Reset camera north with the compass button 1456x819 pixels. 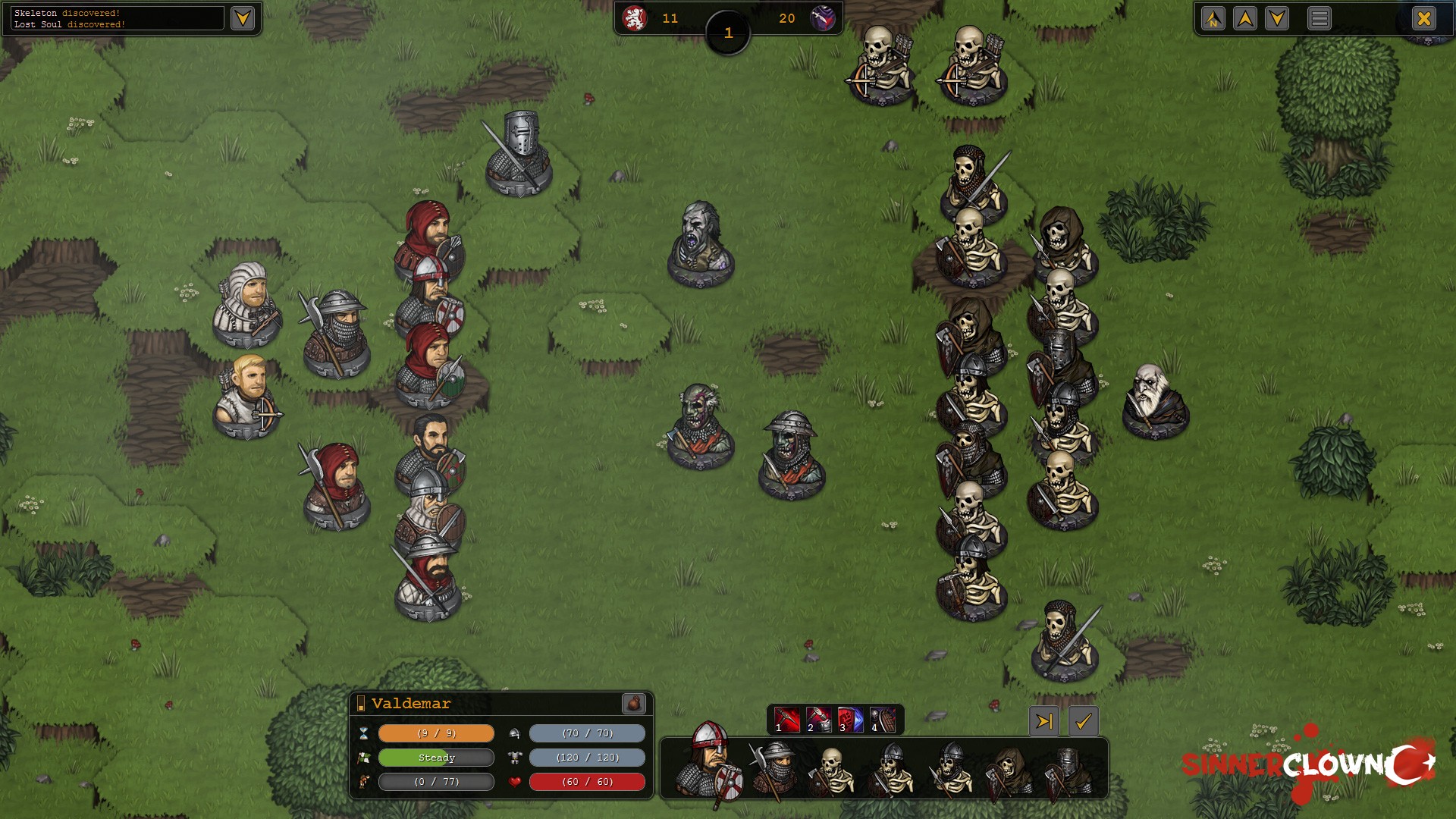pos(1212,19)
